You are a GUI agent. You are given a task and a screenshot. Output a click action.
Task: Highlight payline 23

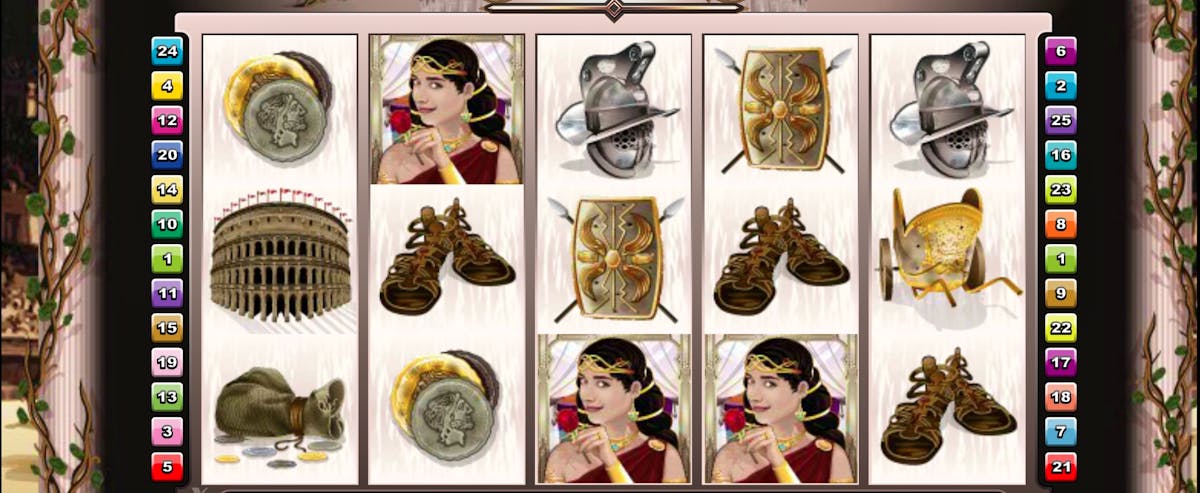(1060, 189)
